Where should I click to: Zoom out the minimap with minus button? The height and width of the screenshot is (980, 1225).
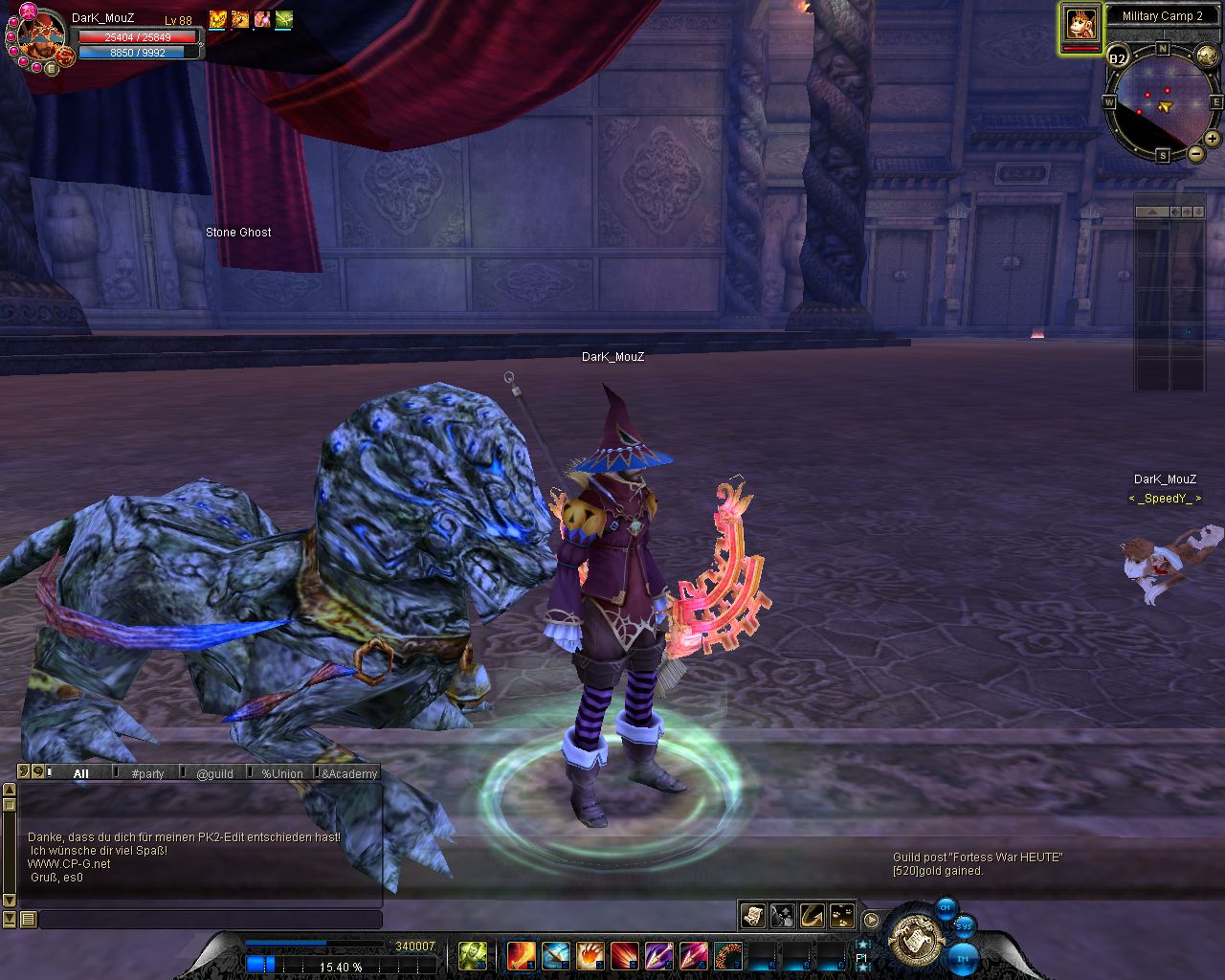click(x=1196, y=153)
